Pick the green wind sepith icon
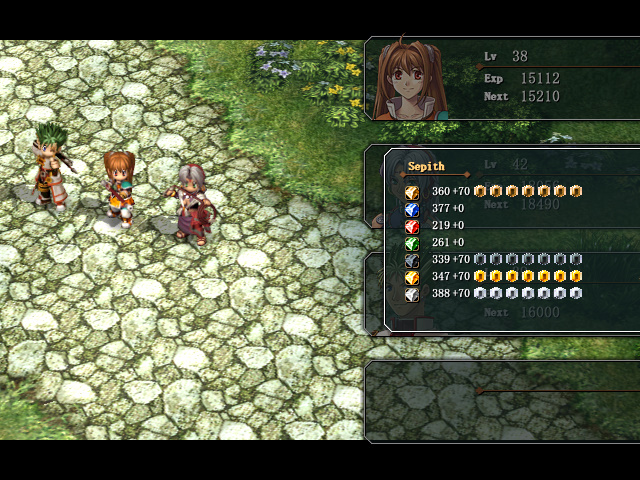The width and height of the screenshot is (640, 480). (x=411, y=243)
